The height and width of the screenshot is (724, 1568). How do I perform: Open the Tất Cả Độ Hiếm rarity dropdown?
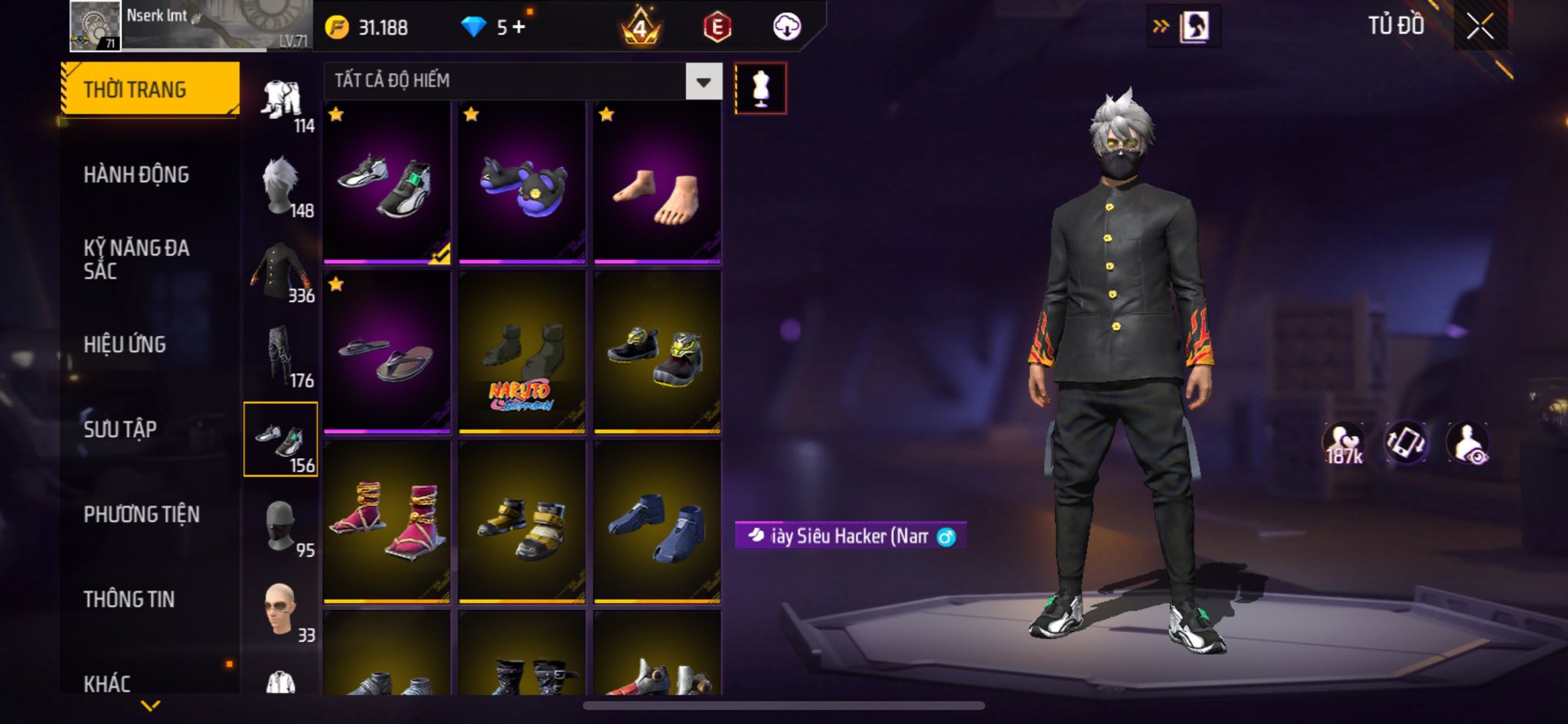point(703,81)
